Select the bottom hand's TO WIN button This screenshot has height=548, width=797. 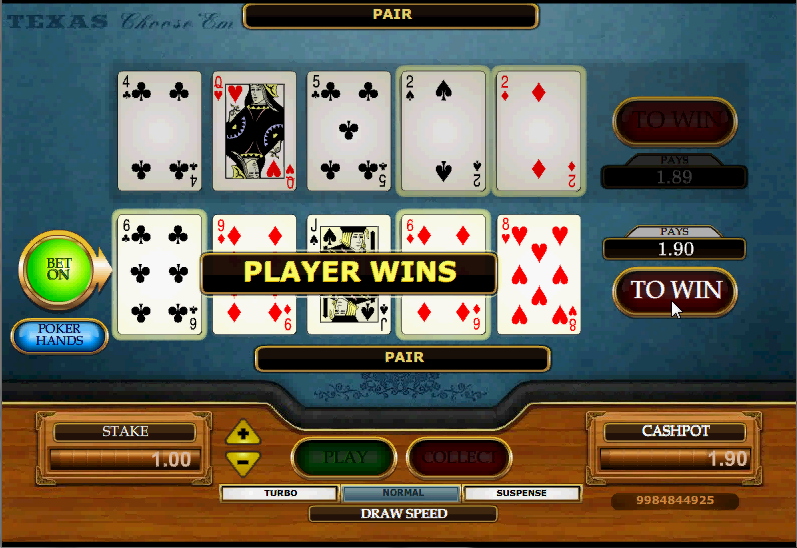click(x=675, y=291)
